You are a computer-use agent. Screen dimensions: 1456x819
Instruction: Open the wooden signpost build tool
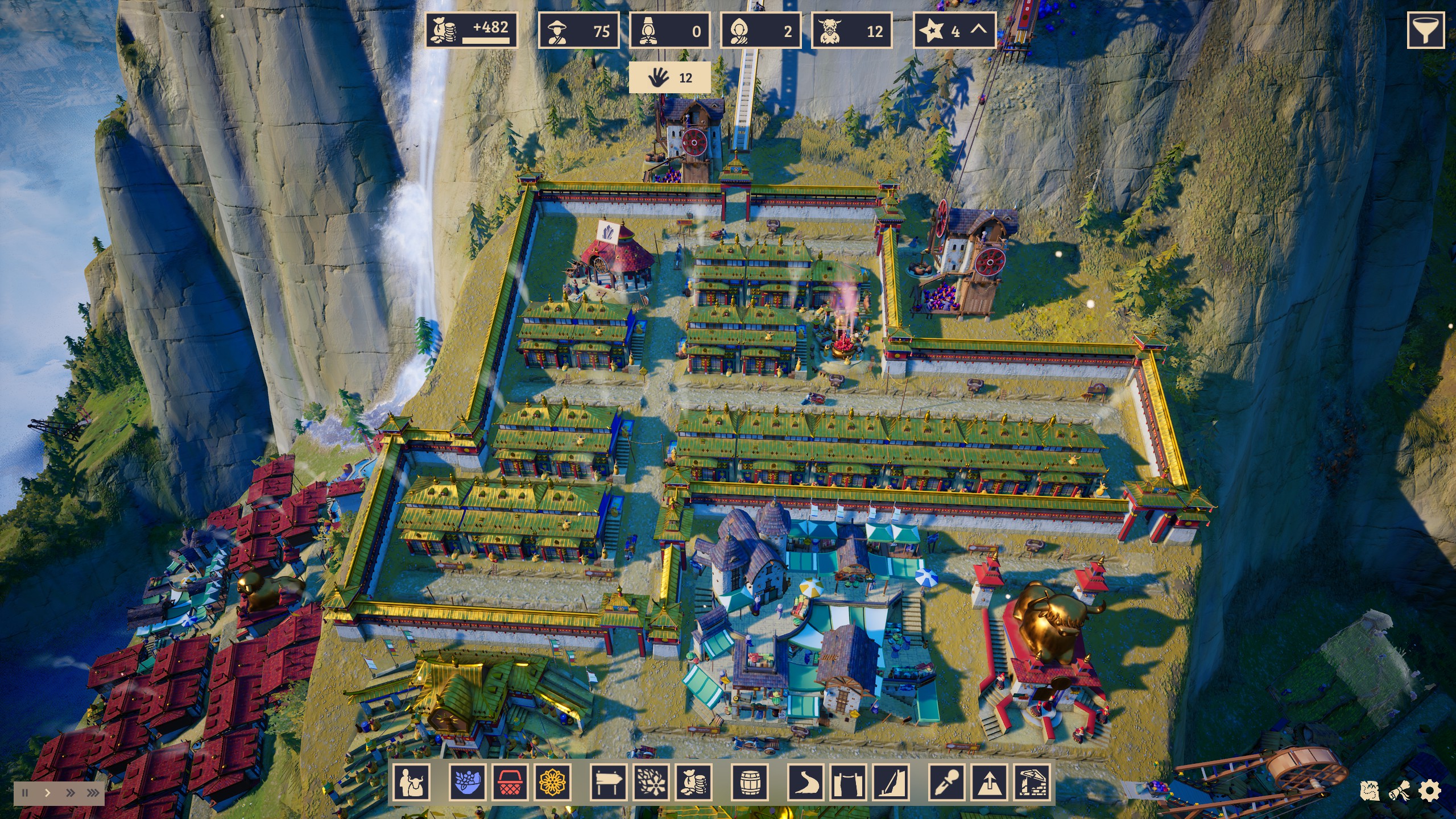[609, 783]
